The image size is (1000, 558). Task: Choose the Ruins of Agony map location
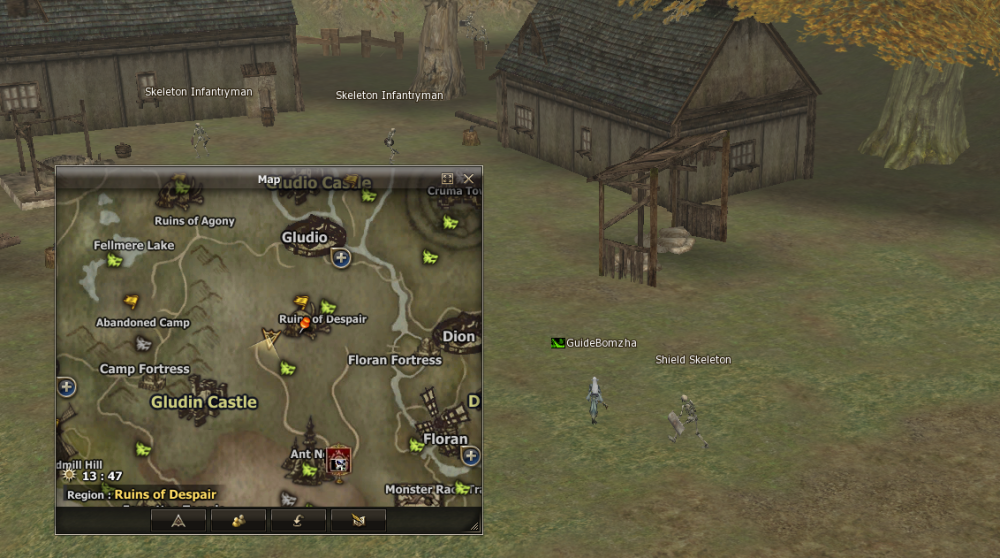click(195, 221)
